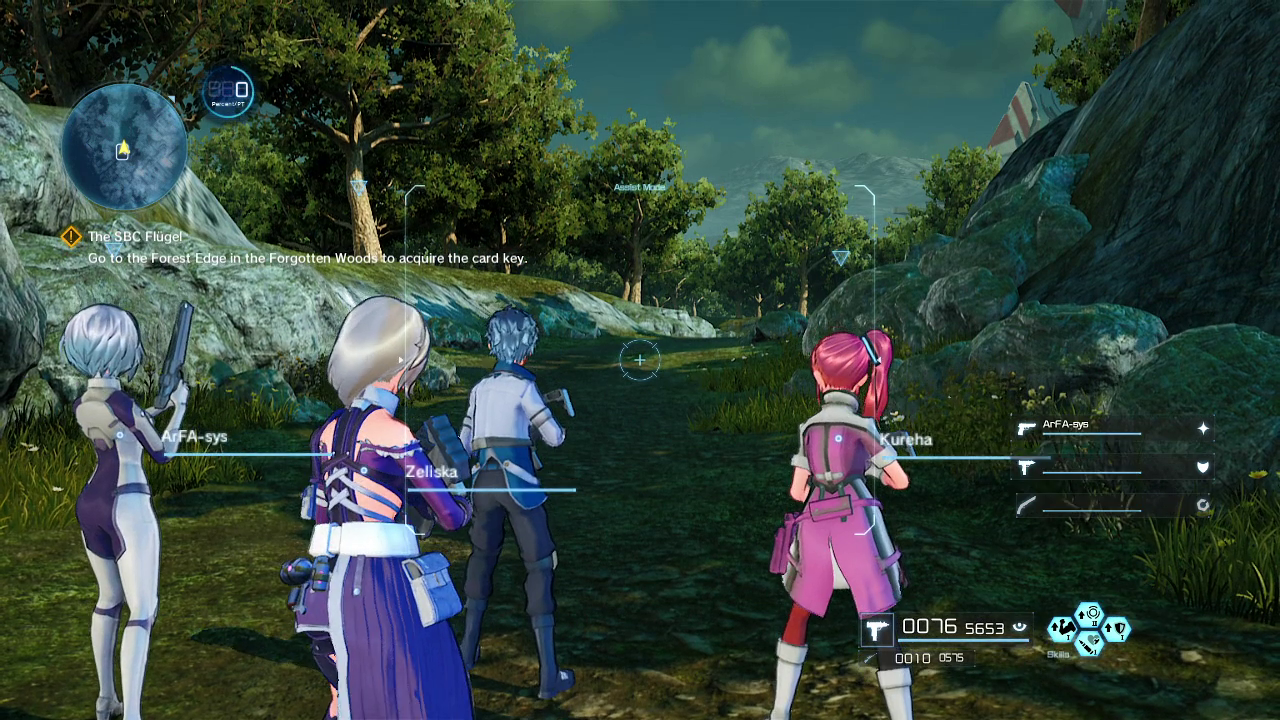This screenshot has width=1280, height=720.
Task: Select Kureha's name tag
Action: pyautogui.click(x=906, y=439)
